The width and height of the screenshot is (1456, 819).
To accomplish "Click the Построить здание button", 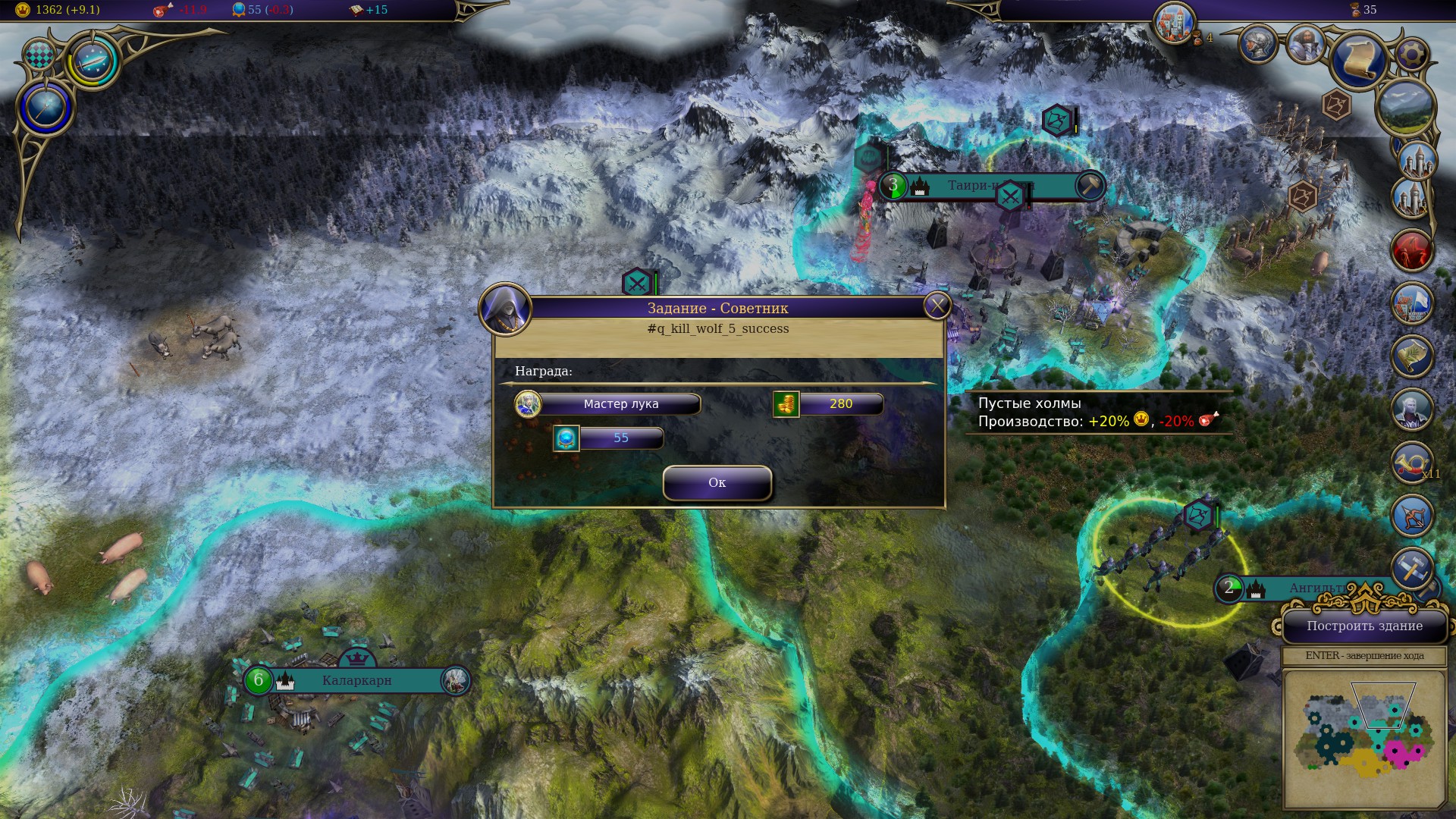I will [x=1364, y=626].
